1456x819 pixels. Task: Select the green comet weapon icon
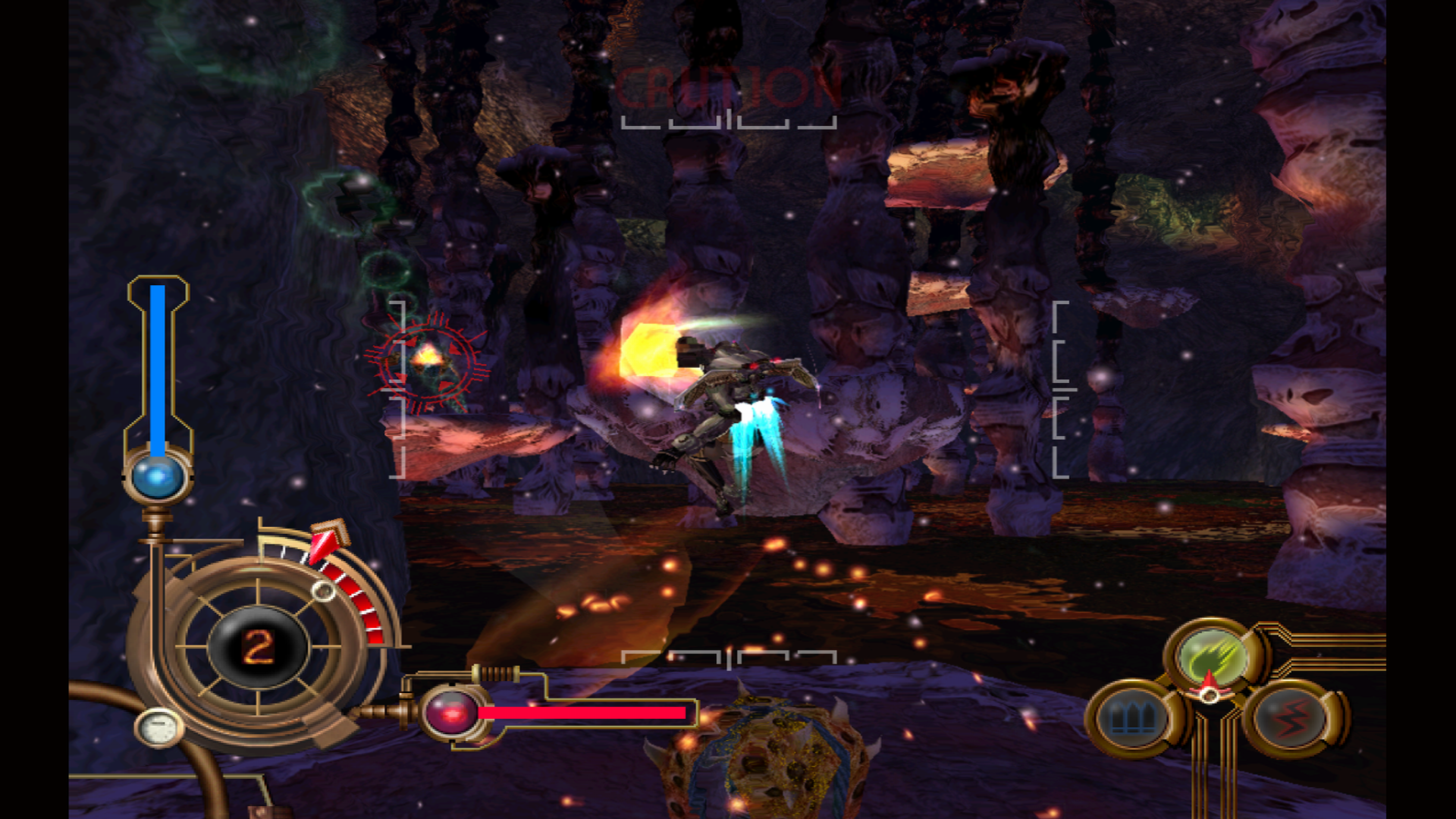click(x=1212, y=657)
